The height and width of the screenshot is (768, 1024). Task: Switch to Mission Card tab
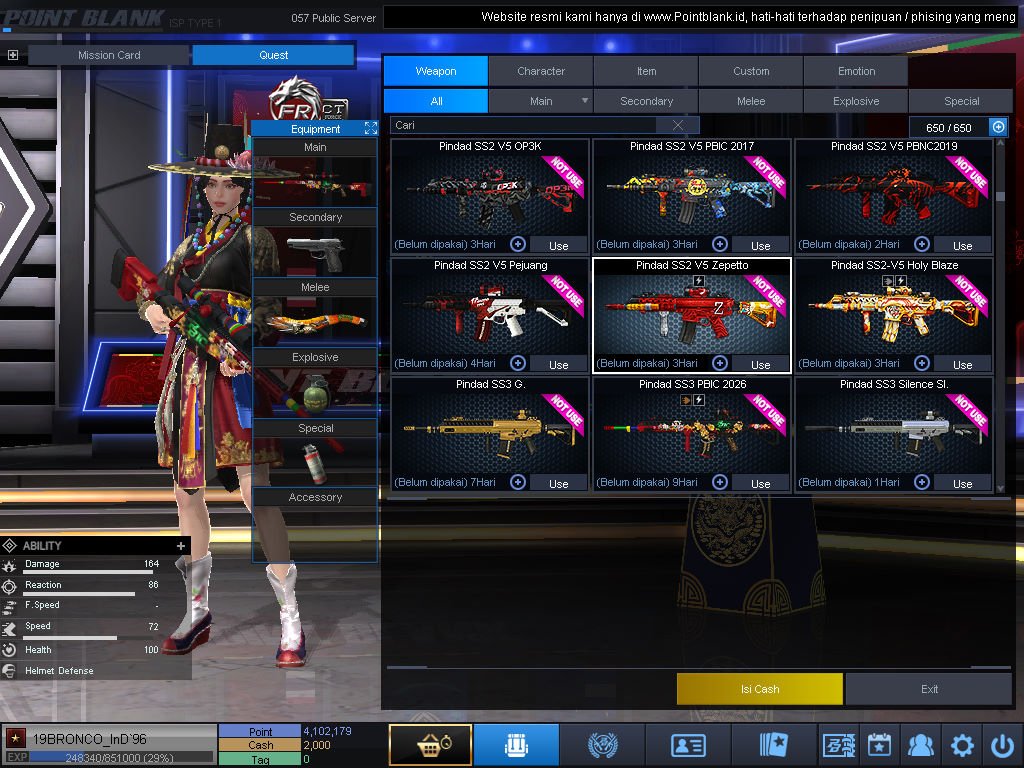tap(109, 55)
